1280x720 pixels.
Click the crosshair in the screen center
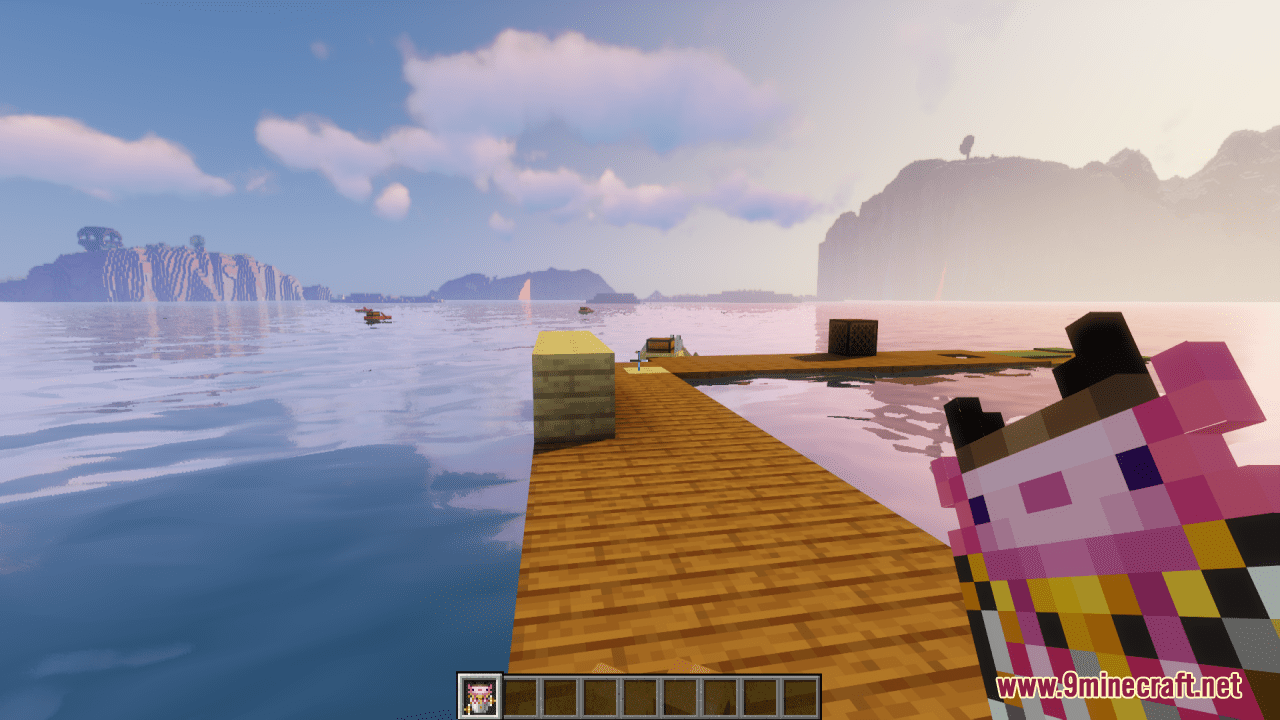click(x=640, y=360)
